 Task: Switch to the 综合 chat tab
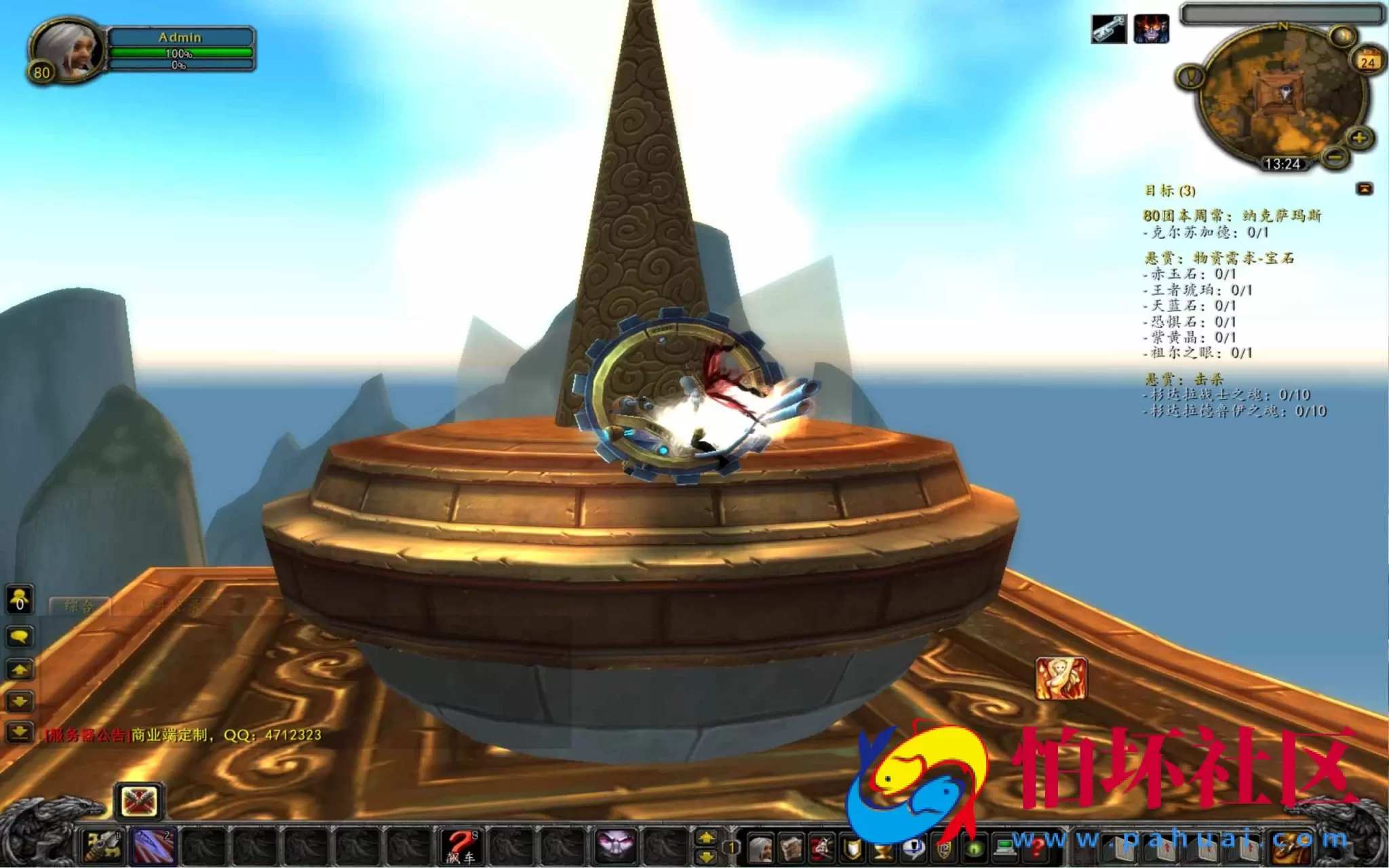(x=79, y=606)
